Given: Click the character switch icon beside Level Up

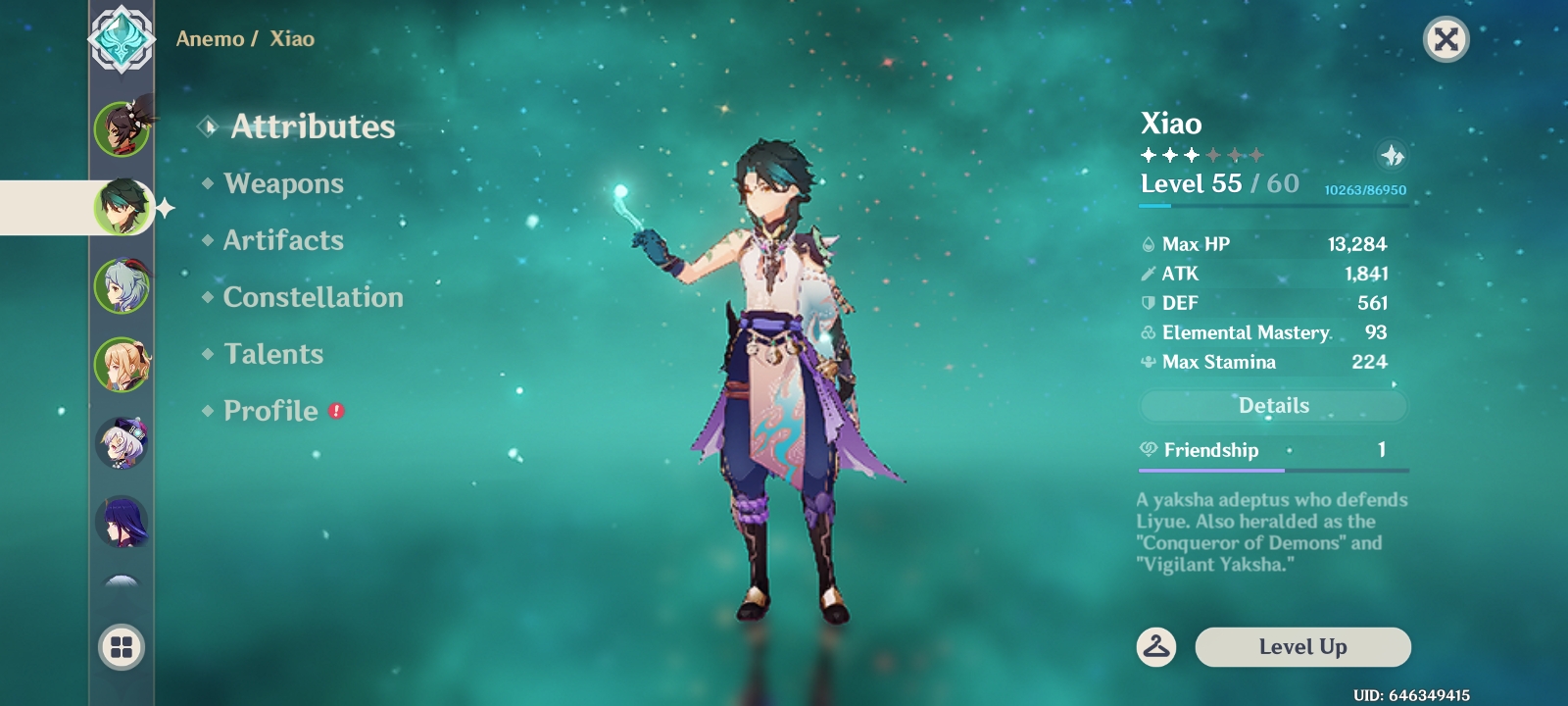Looking at the screenshot, I should click(1157, 647).
